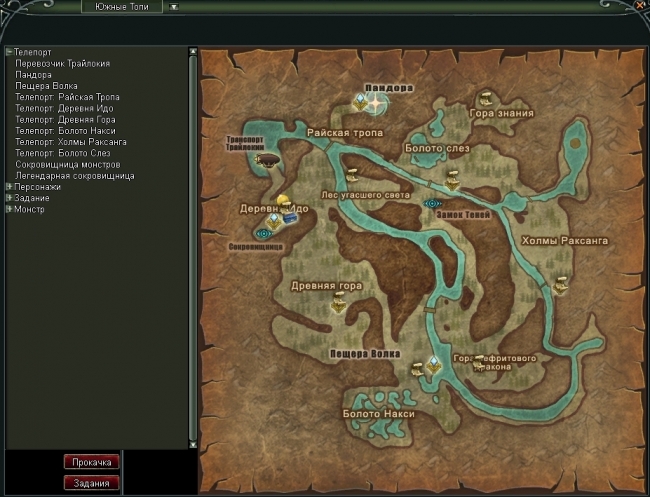This screenshot has height=497, width=650.
Task: Close the map window
Action: pos(640,5)
